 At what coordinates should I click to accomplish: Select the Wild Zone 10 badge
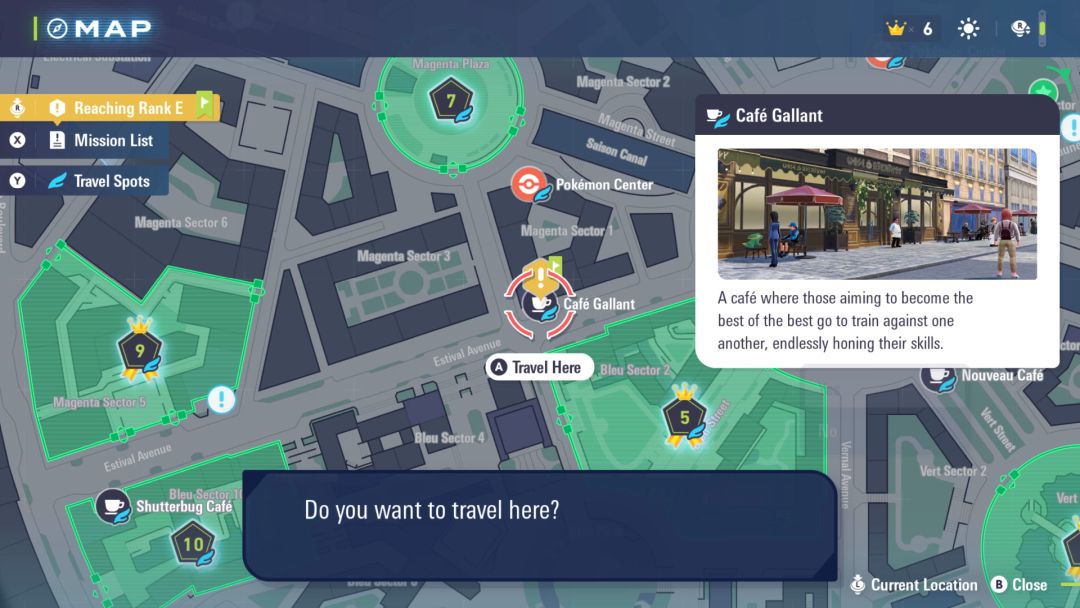pos(193,545)
